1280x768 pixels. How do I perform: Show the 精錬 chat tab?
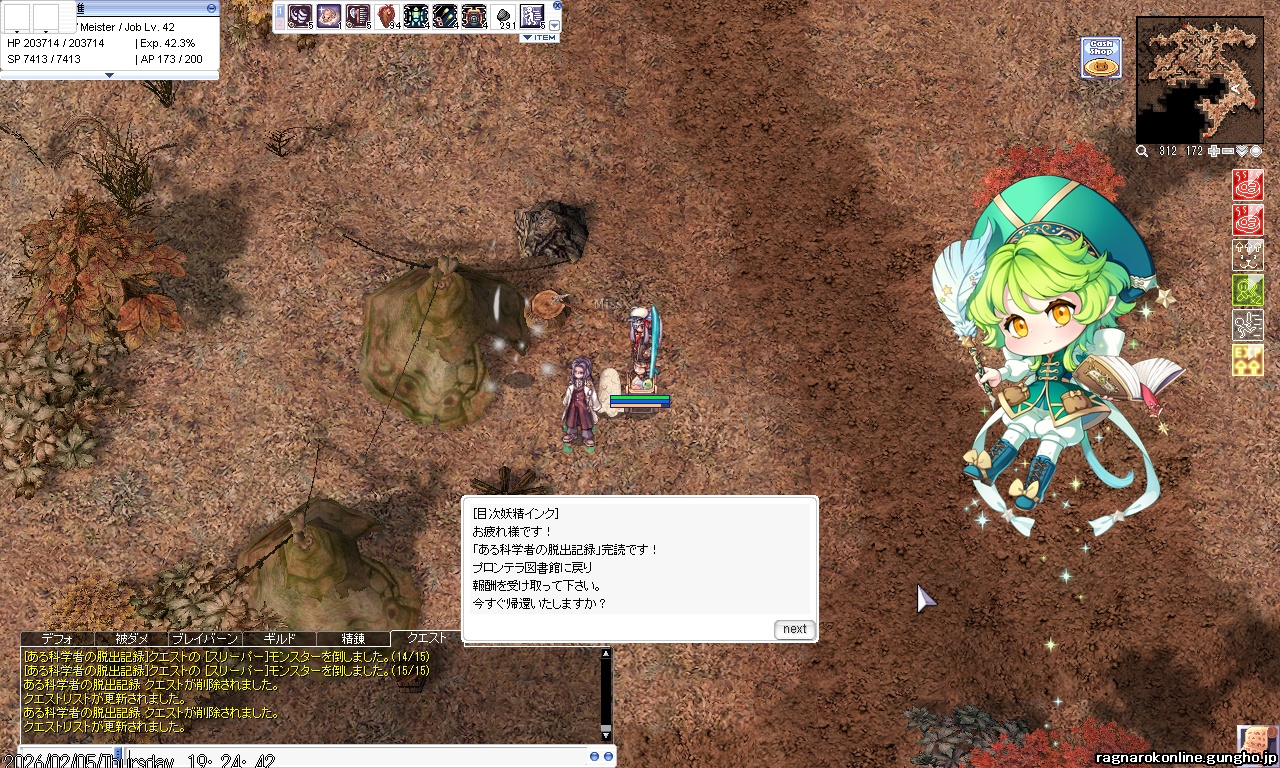tap(353, 638)
